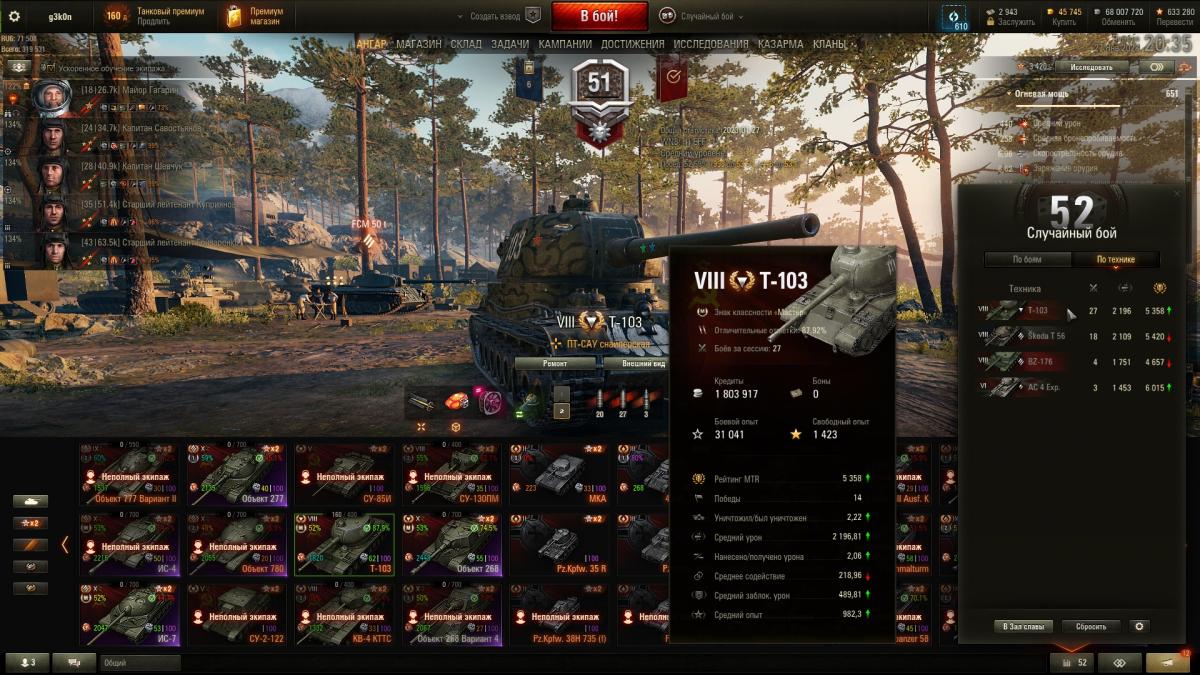Click the Ремонт button under the T-103
The width and height of the screenshot is (1200, 675).
(555, 364)
